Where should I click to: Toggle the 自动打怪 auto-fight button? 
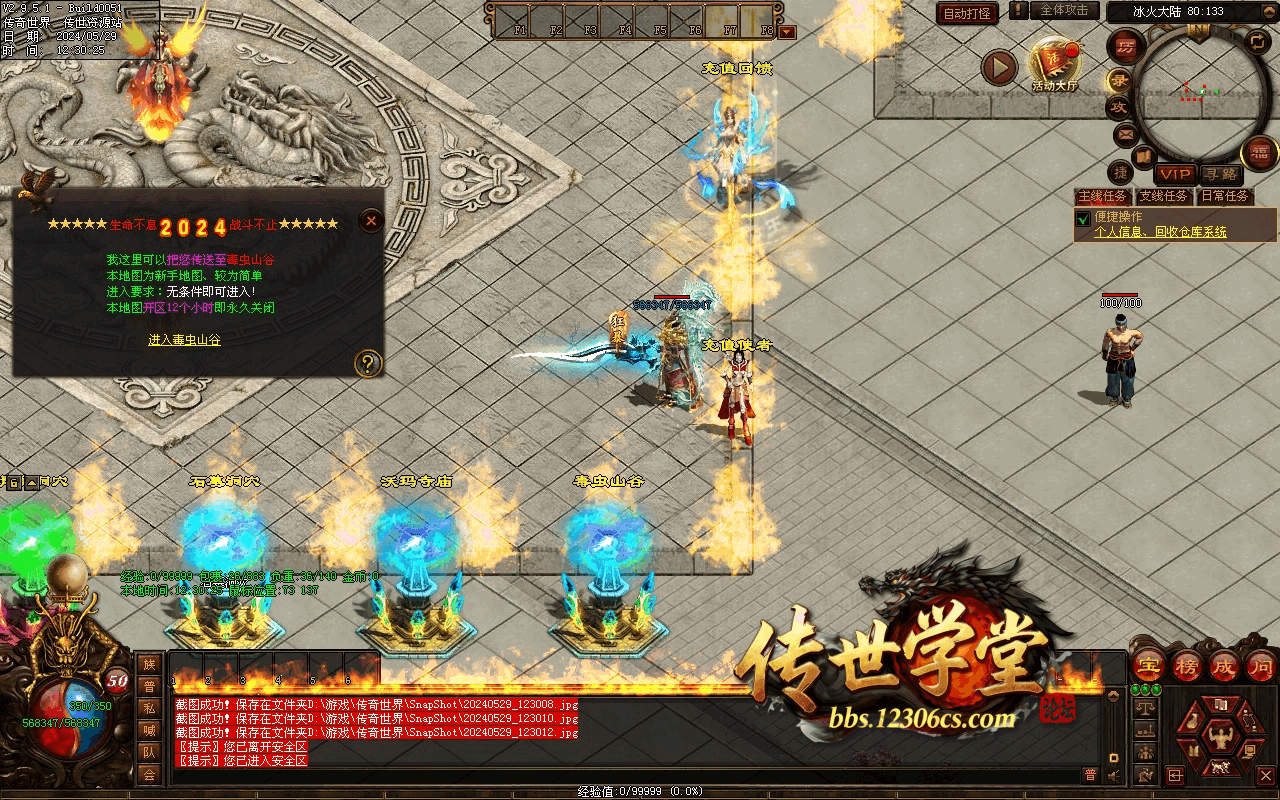(968, 13)
